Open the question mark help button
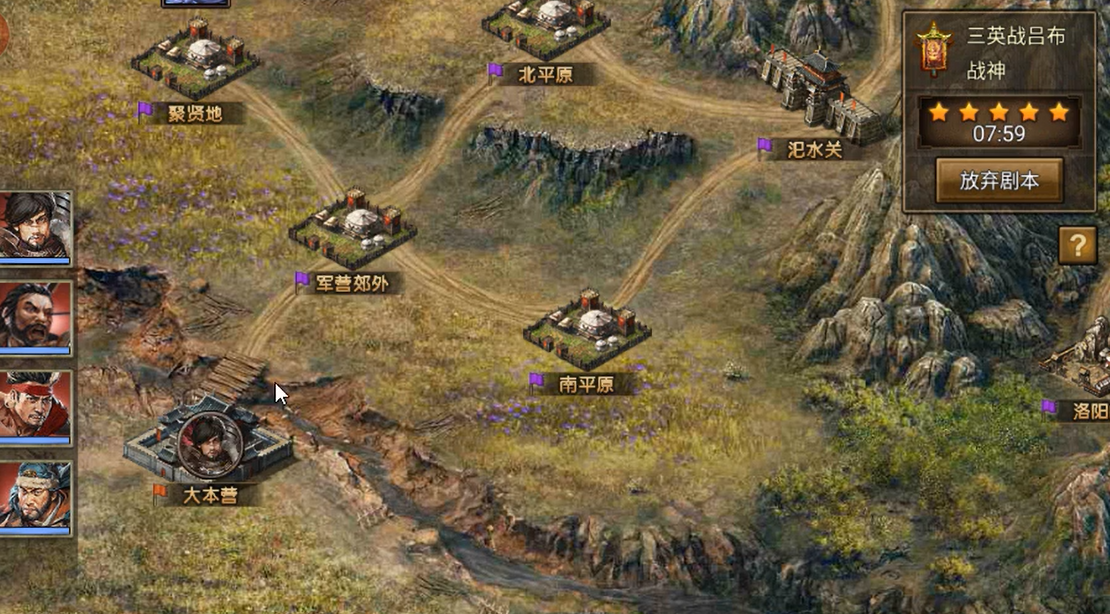 coord(1077,245)
